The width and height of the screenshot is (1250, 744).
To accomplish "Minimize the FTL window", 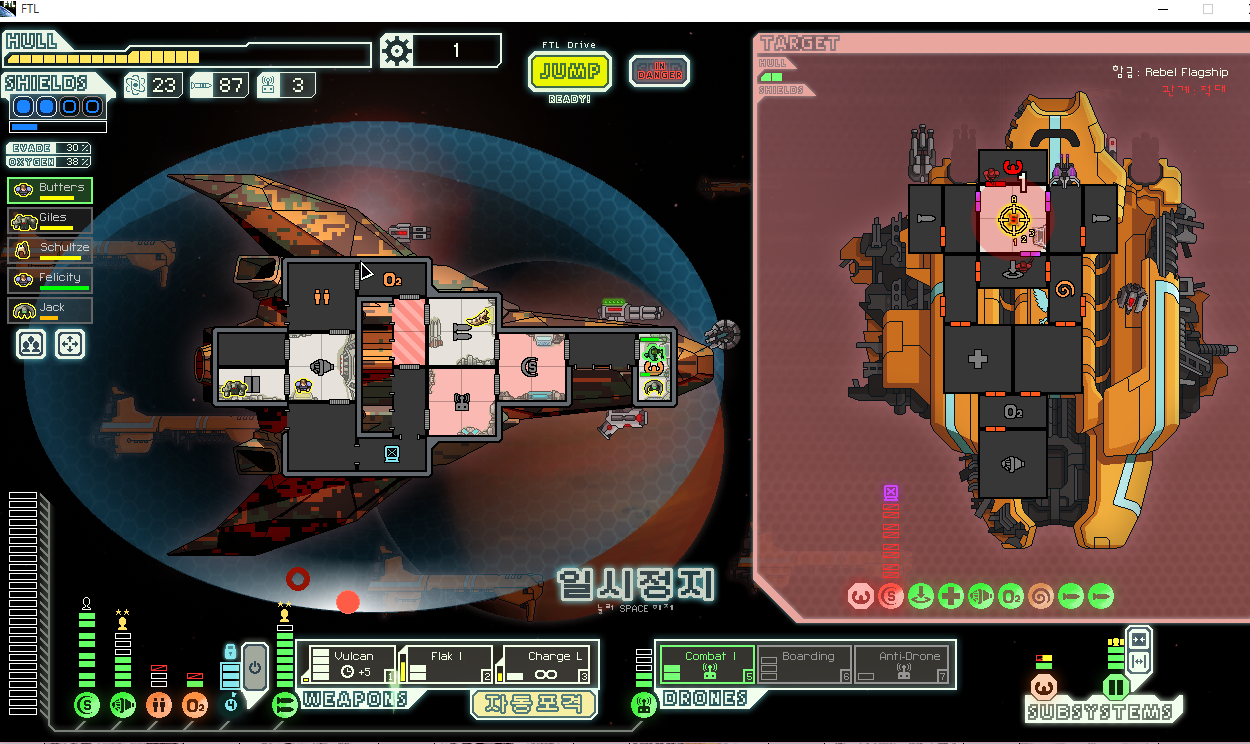I will pos(1158,9).
